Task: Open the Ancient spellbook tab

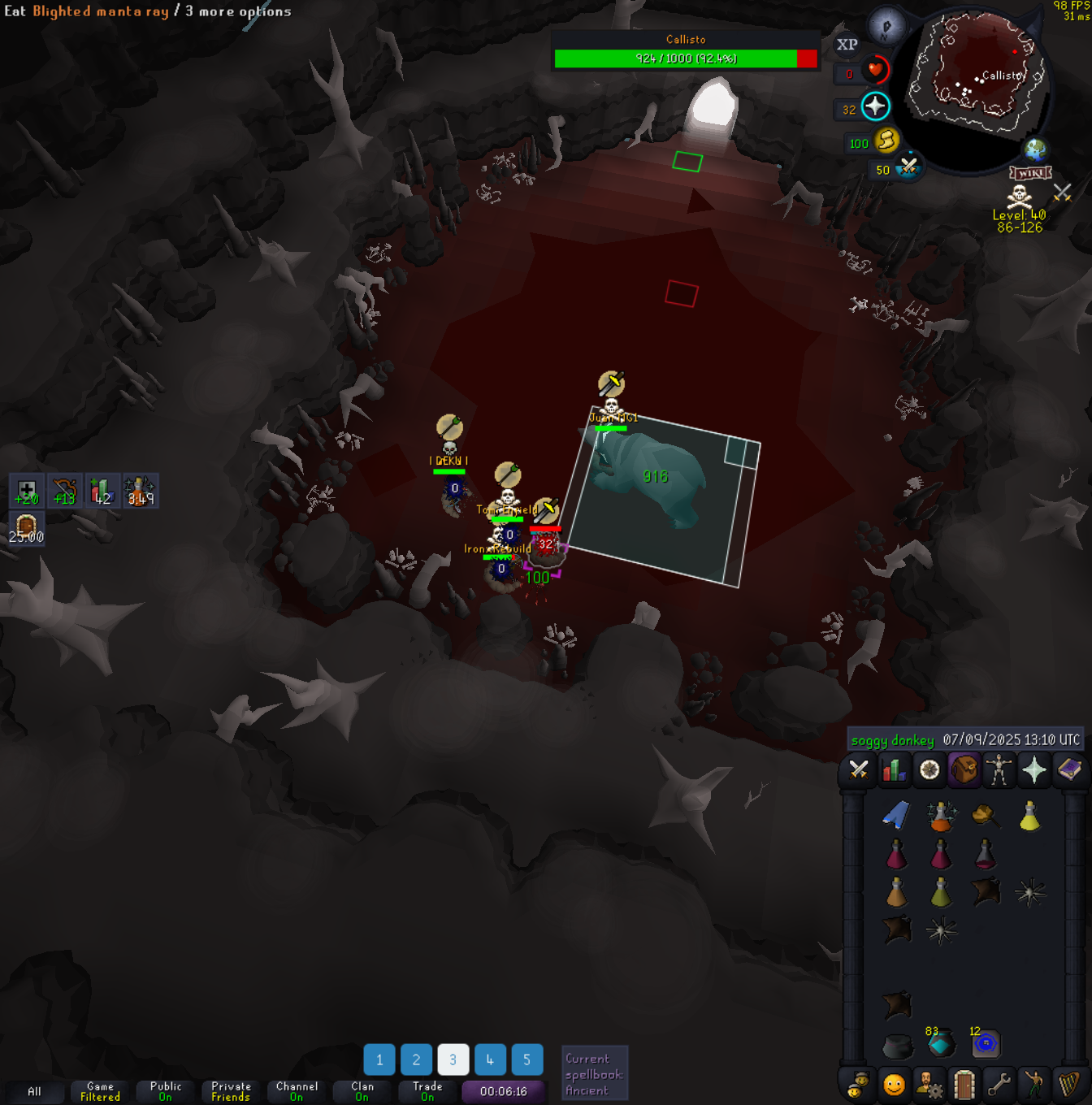Action: point(1069,769)
